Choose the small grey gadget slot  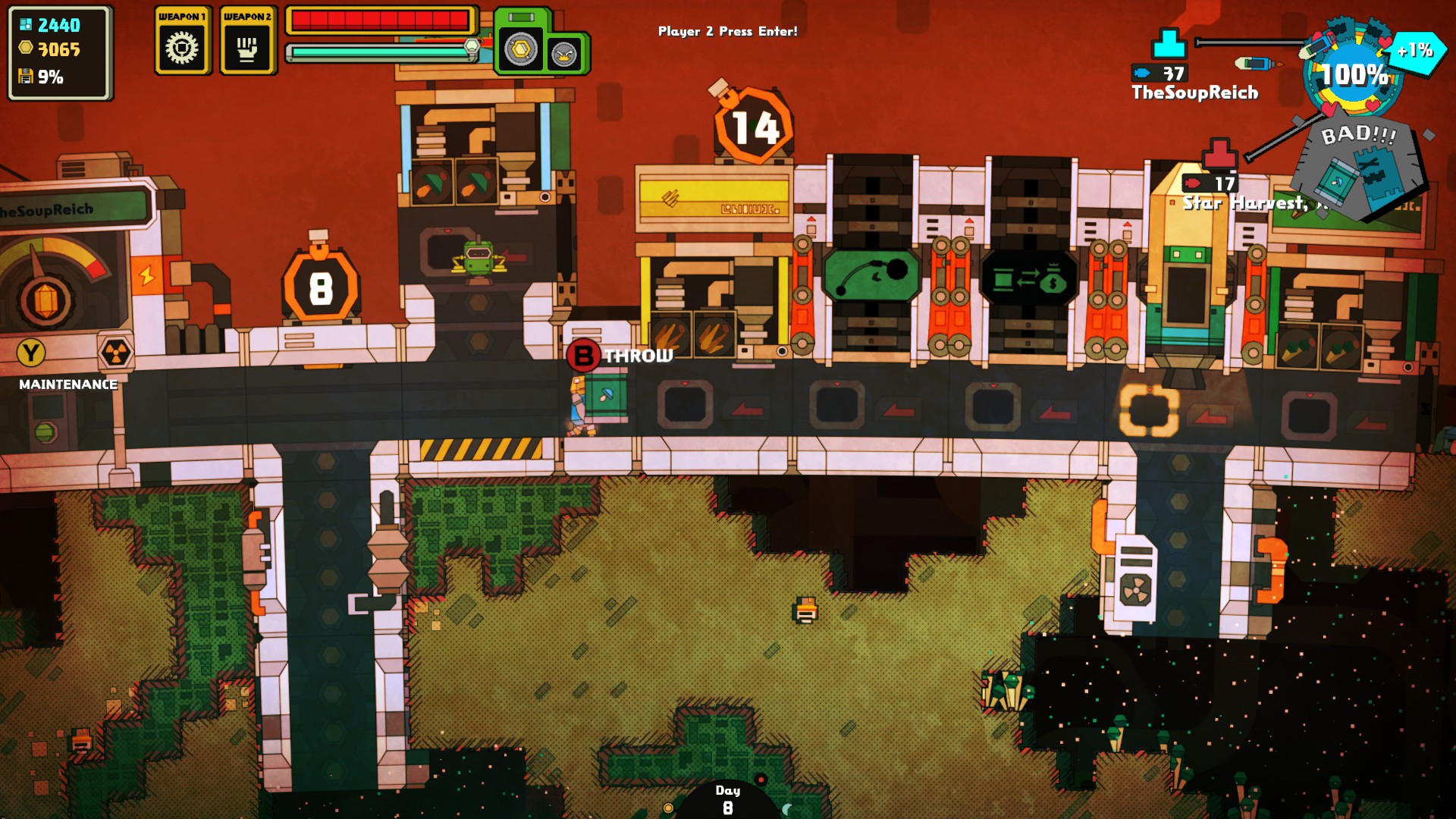(x=564, y=54)
